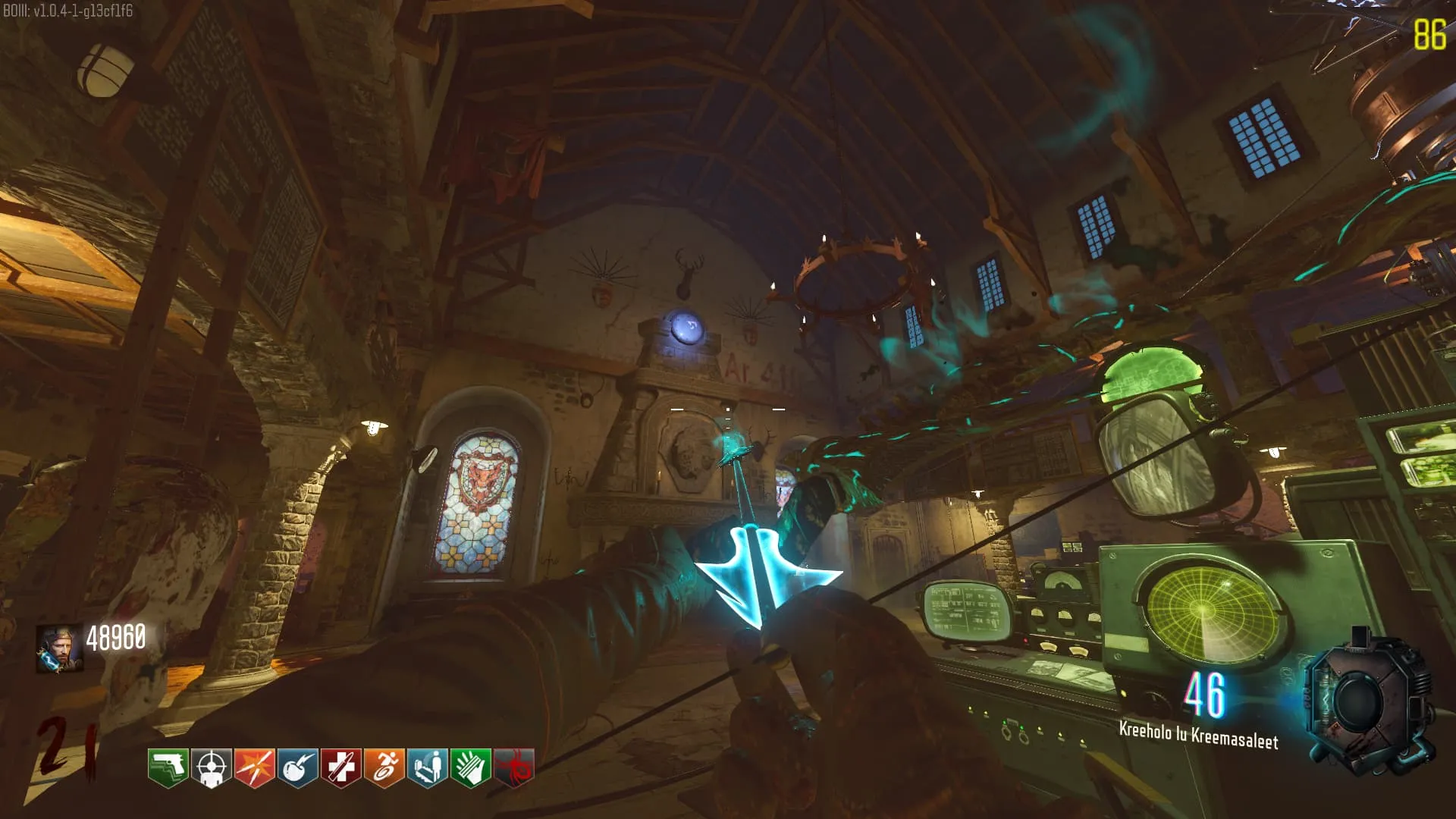The height and width of the screenshot is (819, 1456).
Task: Activate the Electric Cherry perk icon
Action: [x=297, y=767]
